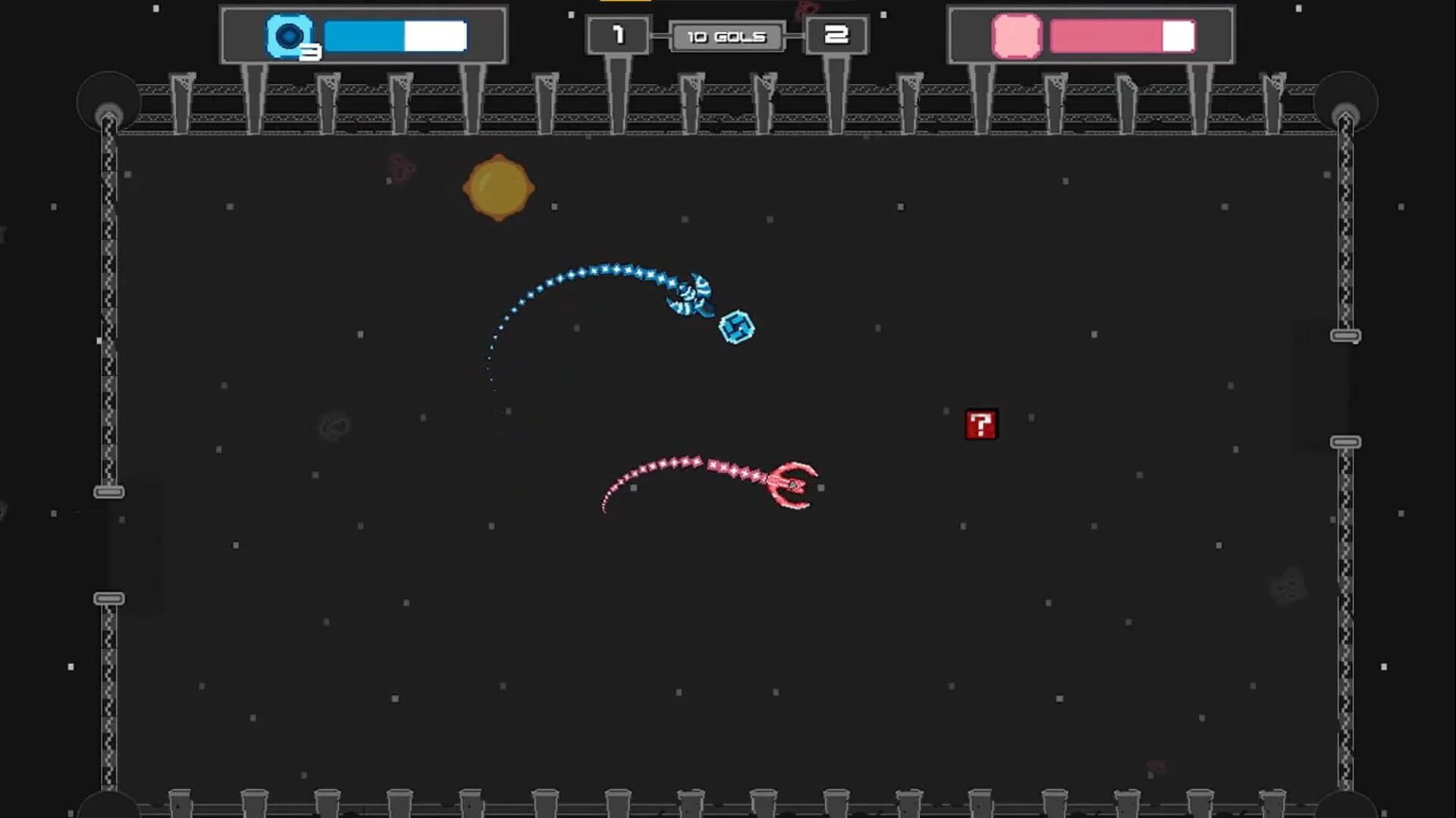Click the pink player HUD panel
Image resolution: width=1456 pixels, height=818 pixels.
pos(1092,34)
